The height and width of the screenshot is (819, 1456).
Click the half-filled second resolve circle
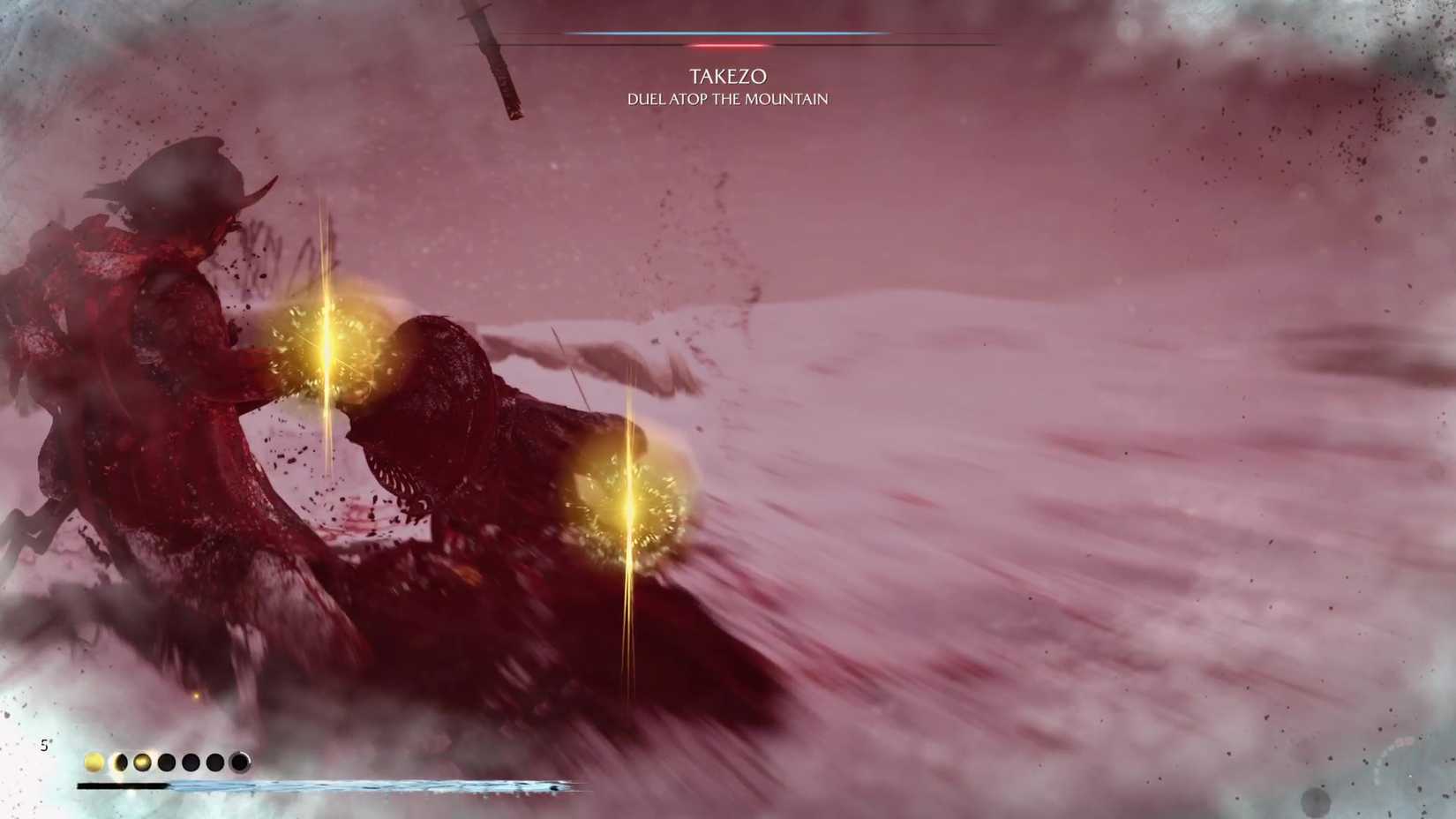coord(120,761)
